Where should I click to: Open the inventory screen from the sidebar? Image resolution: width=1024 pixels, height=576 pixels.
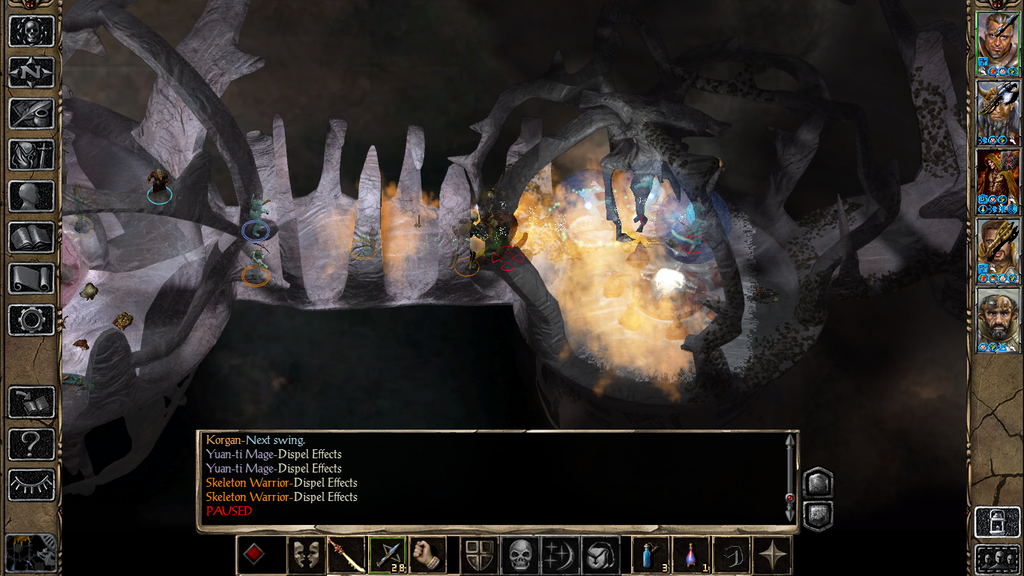click(31, 154)
